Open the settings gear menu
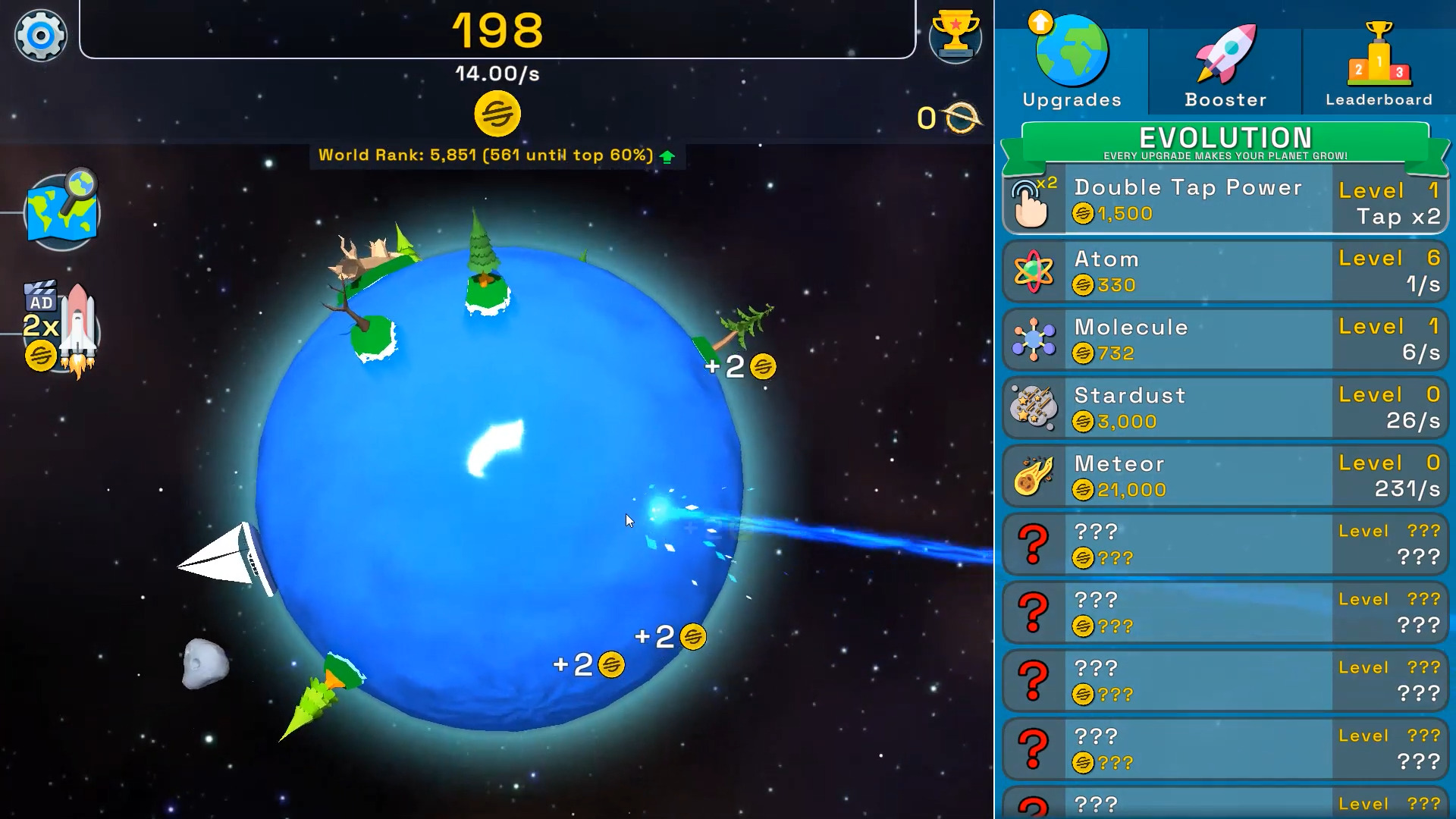1456x819 pixels. point(41,35)
